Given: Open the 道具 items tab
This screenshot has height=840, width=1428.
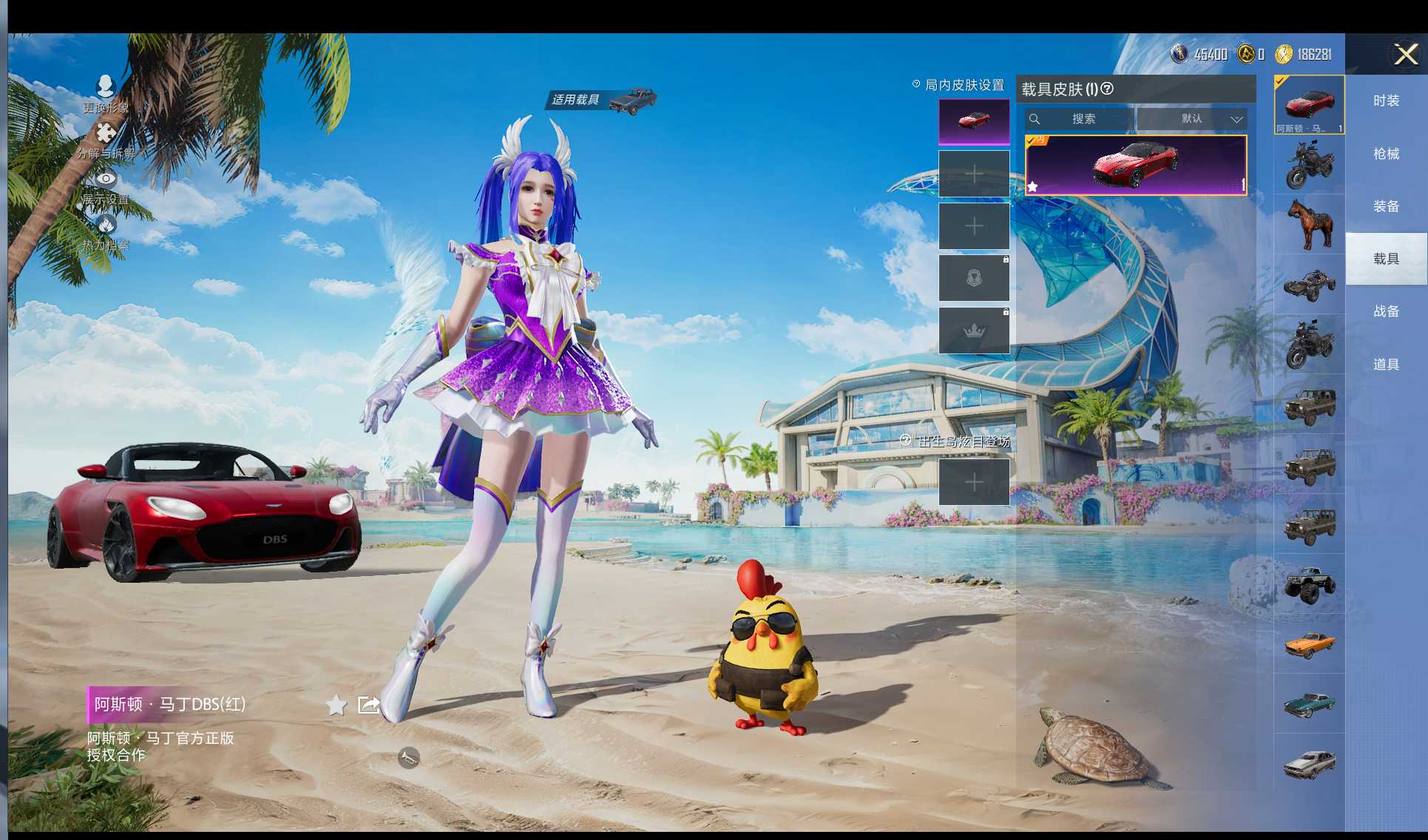Looking at the screenshot, I should [1386, 365].
